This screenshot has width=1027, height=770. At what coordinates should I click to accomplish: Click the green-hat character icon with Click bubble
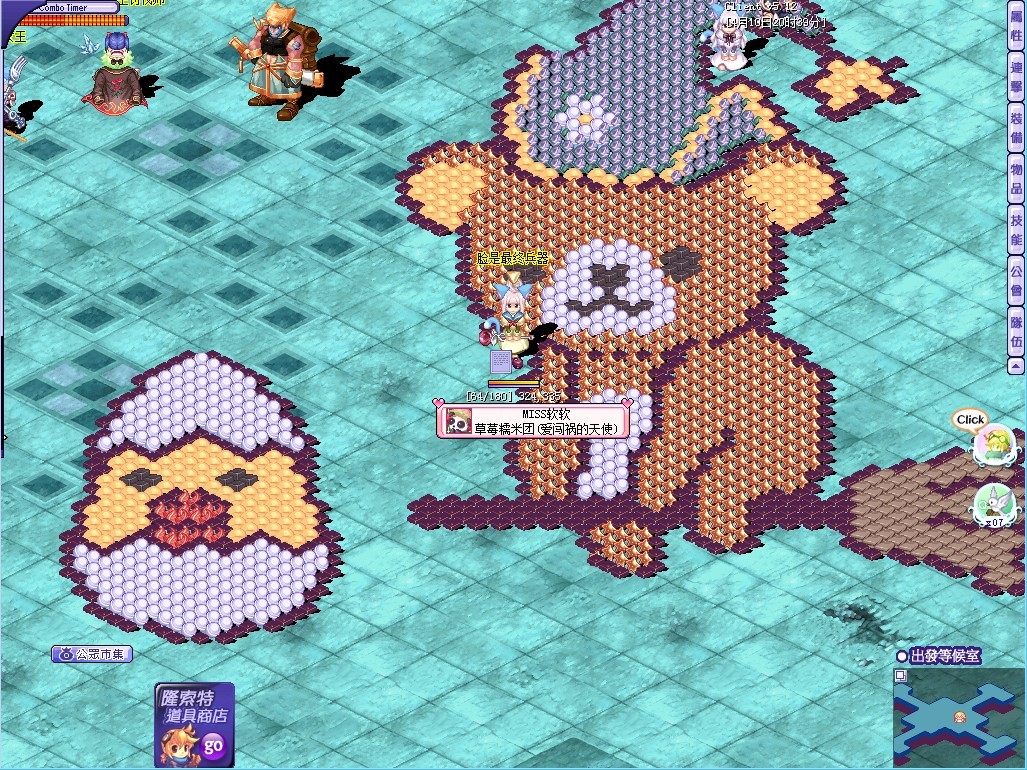click(x=993, y=446)
